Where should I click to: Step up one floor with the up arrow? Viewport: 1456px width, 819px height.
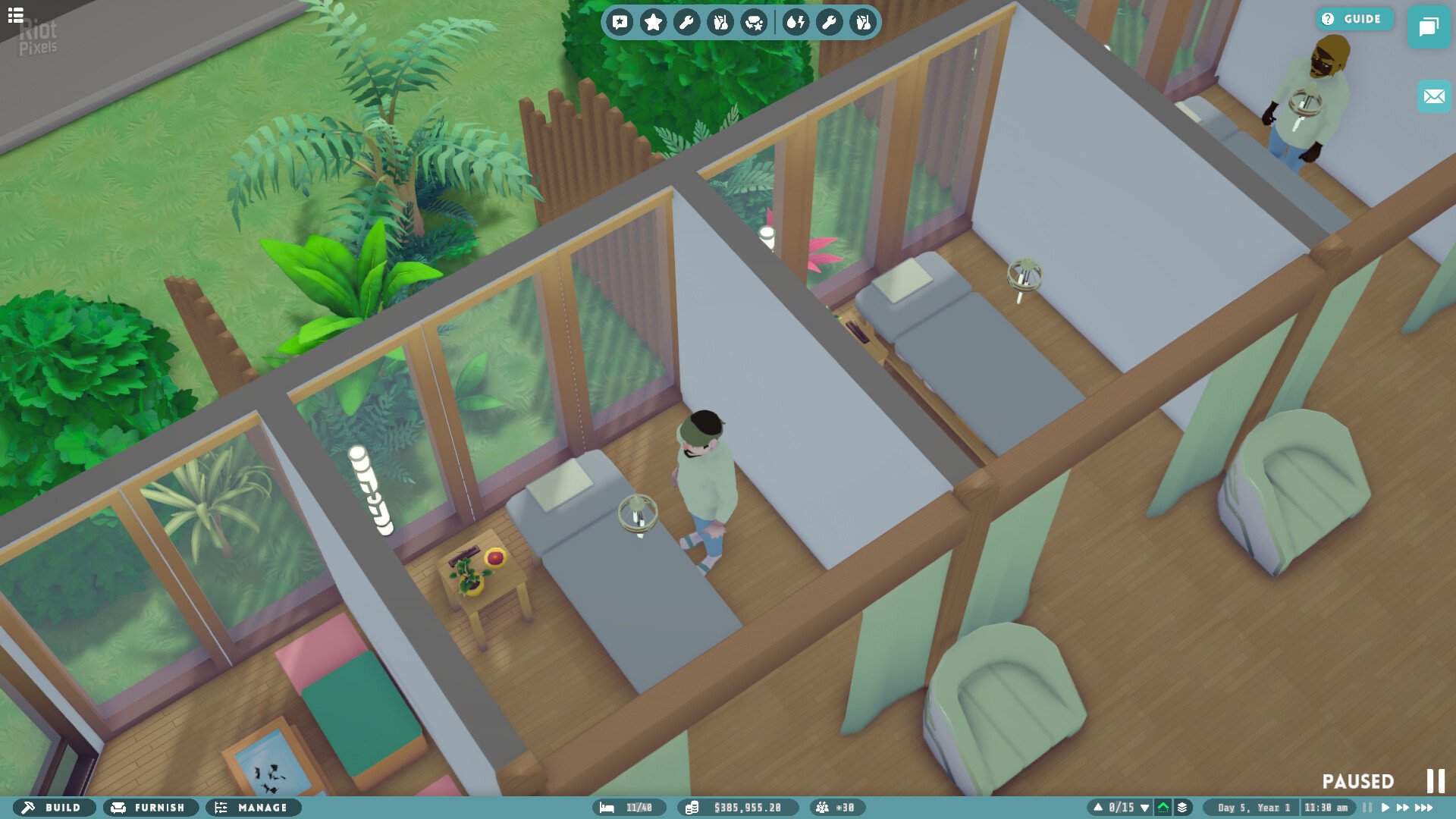(1097, 807)
